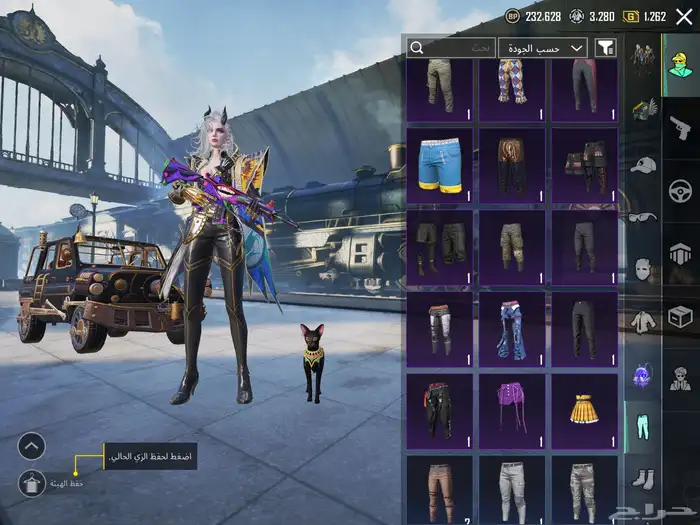
Task: Open the shirt category tab
Action: coord(643,322)
